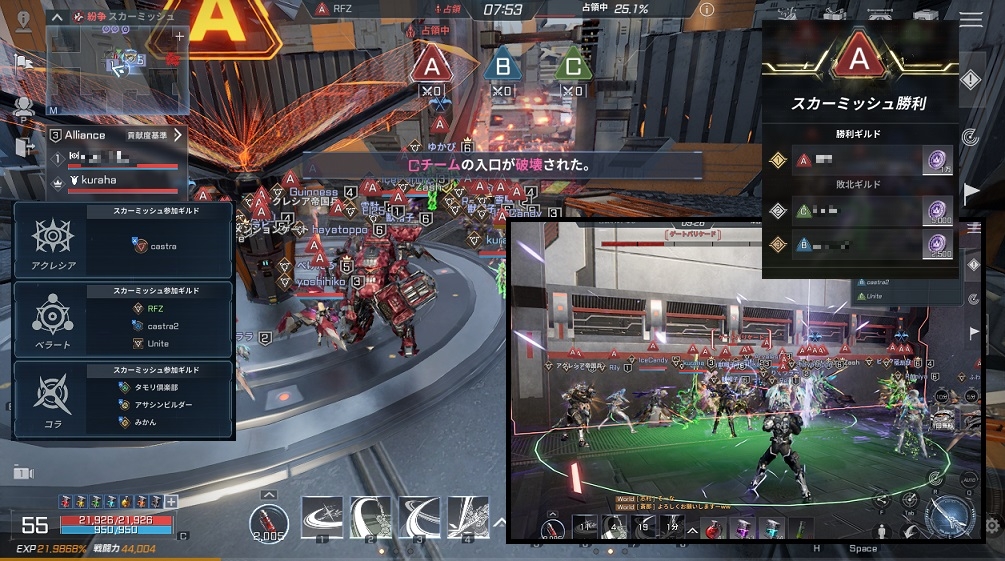Screen dimensions: 1005x561
Task: Activate the skill in slot 4
Action: click(x=468, y=517)
